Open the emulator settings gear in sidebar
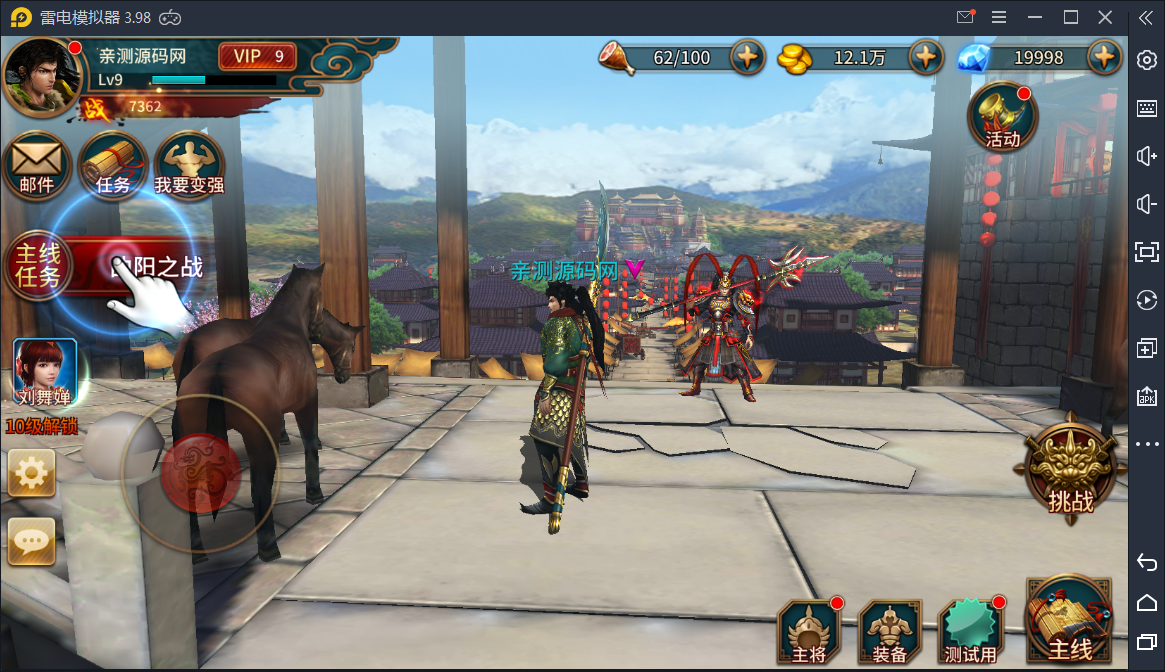Image resolution: width=1165 pixels, height=672 pixels. pos(1147,60)
